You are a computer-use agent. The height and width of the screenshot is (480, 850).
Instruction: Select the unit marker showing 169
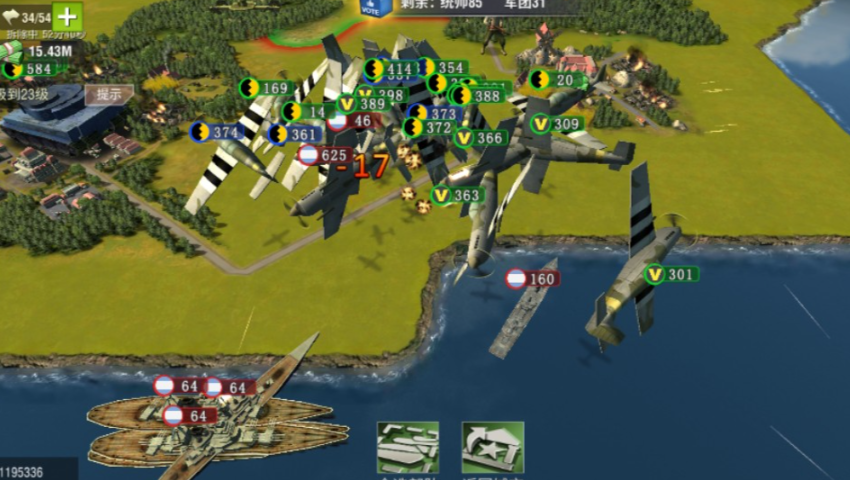[x=264, y=88]
